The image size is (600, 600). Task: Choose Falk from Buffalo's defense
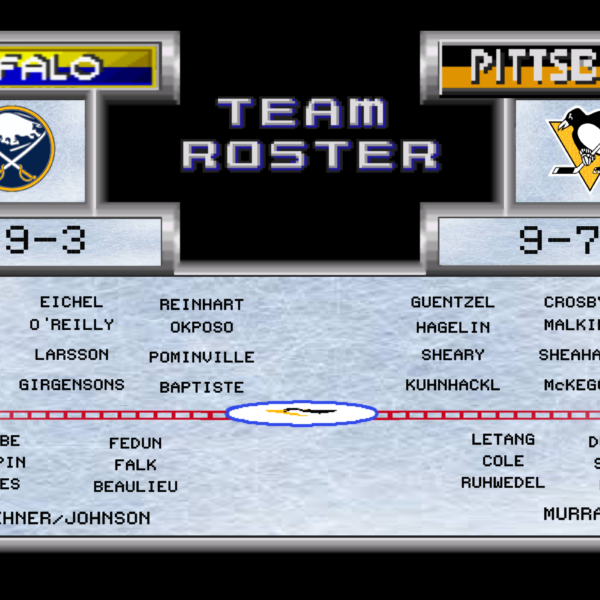tap(135, 465)
